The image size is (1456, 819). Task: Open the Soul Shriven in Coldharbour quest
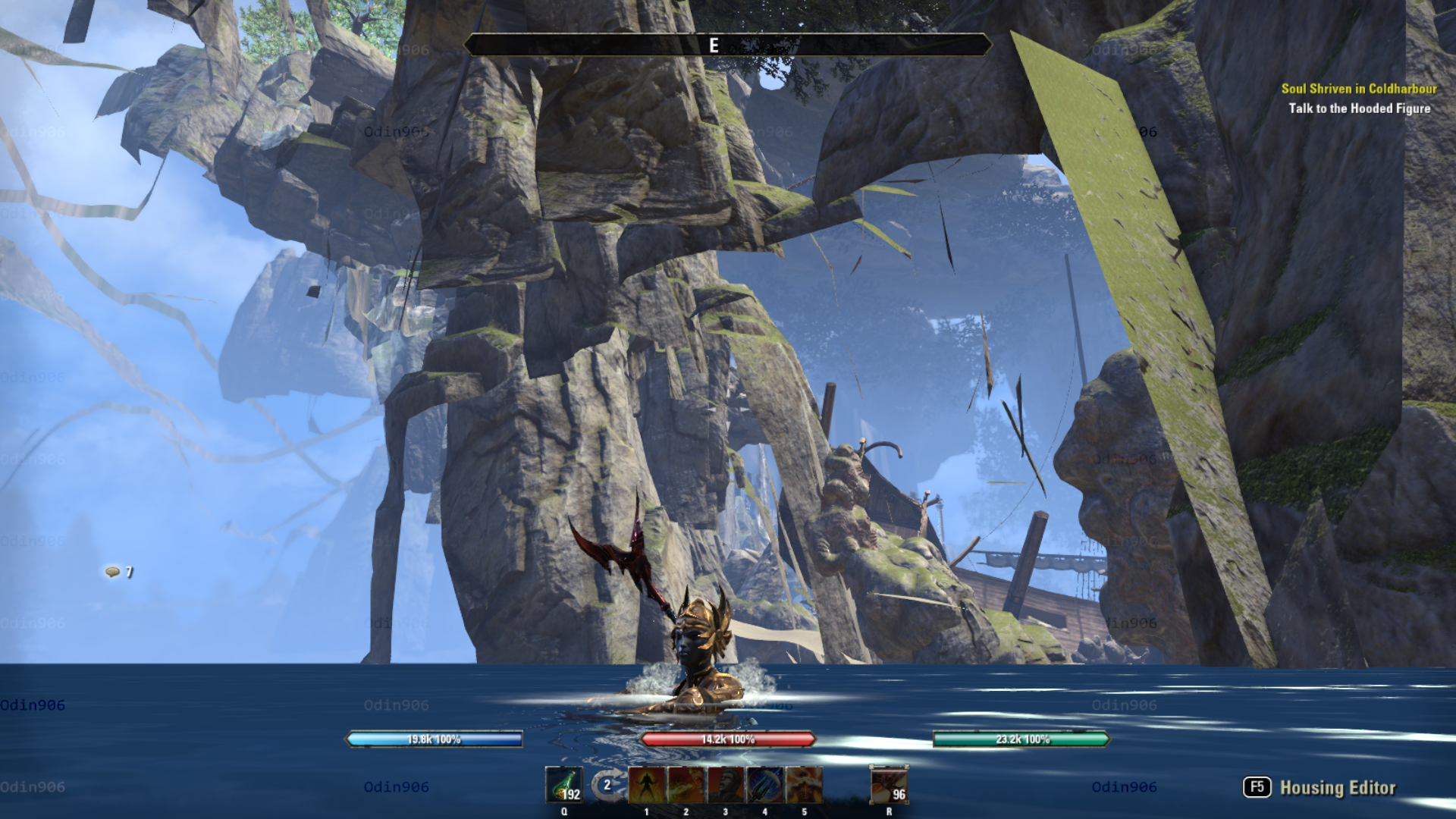click(1358, 89)
